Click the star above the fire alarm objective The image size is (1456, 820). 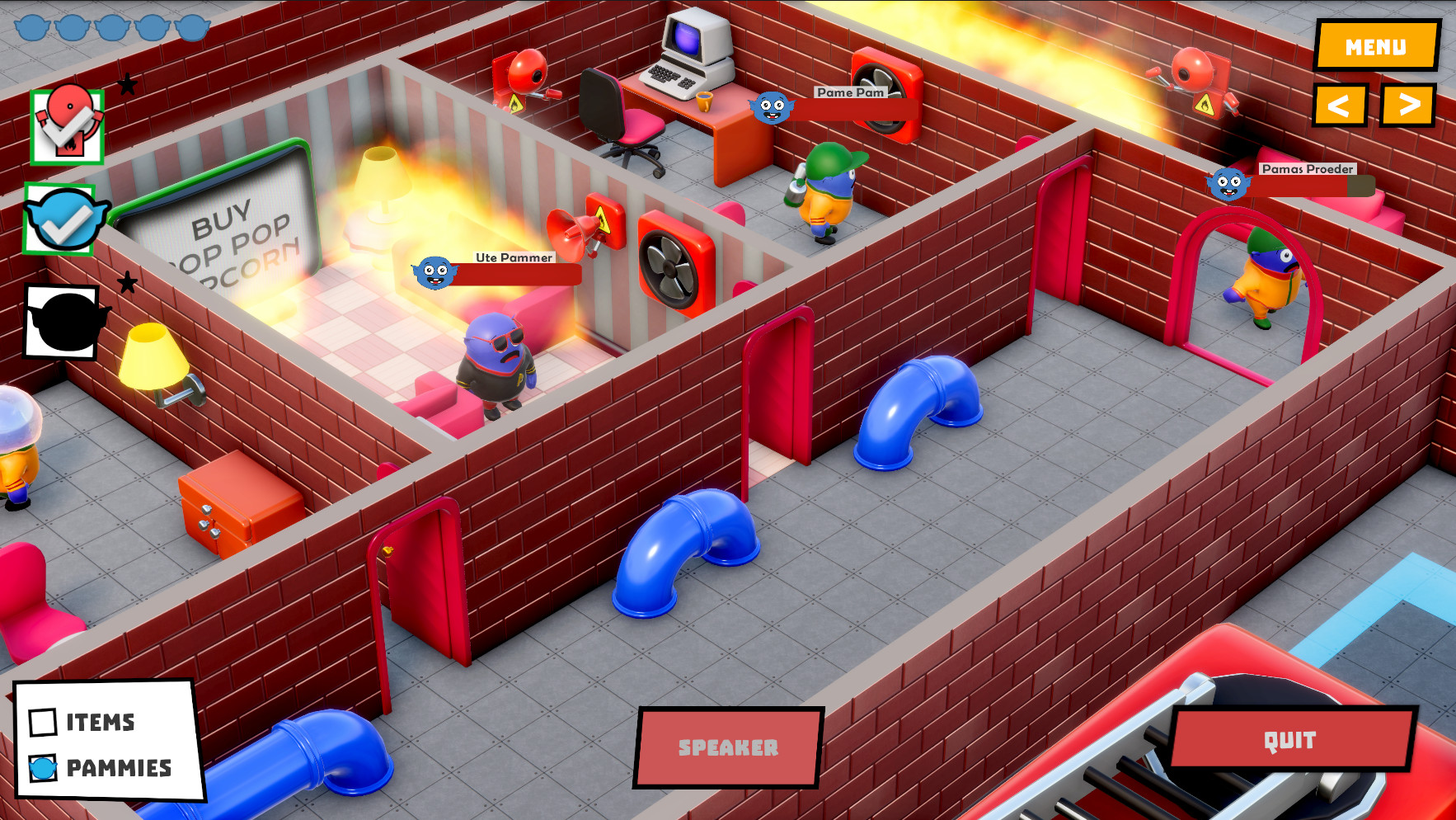click(127, 83)
